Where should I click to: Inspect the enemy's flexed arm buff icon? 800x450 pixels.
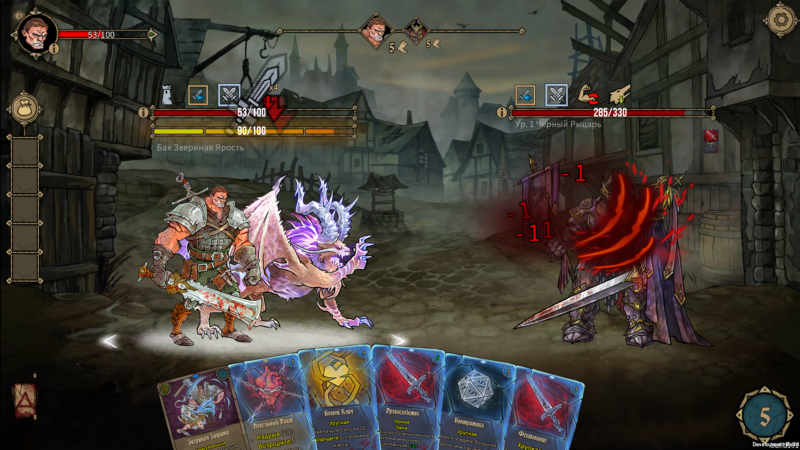(x=587, y=94)
